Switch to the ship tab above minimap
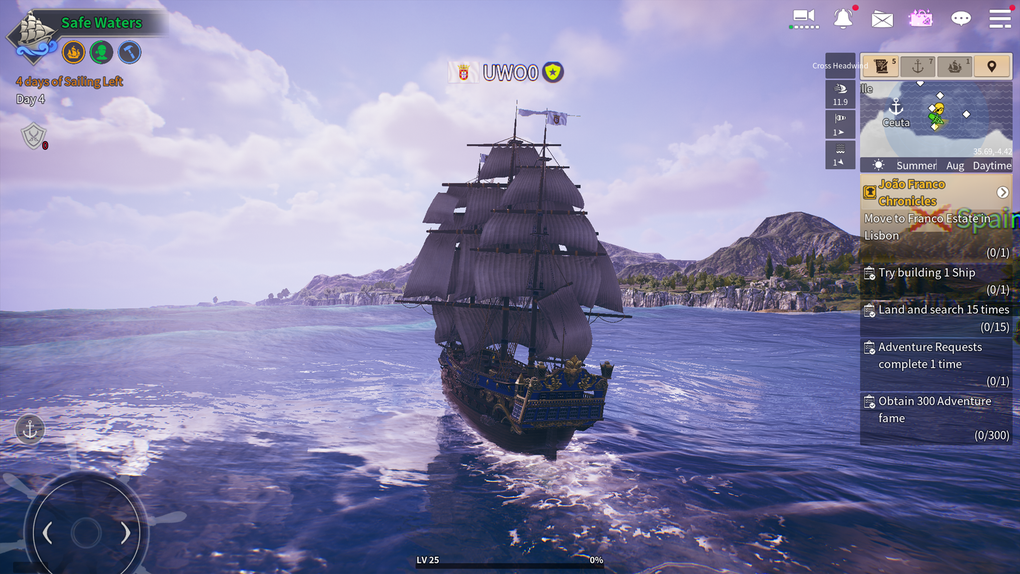This screenshot has width=1020, height=574. pyautogui.click(x=954, y=66)
